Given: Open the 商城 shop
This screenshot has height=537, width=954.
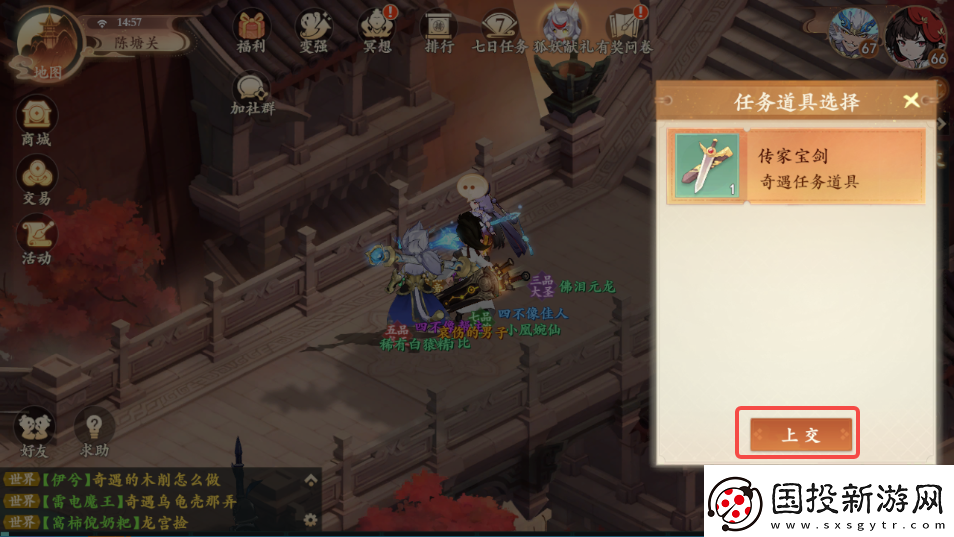Looking at the screenshot, I should (x=36, y=120).
